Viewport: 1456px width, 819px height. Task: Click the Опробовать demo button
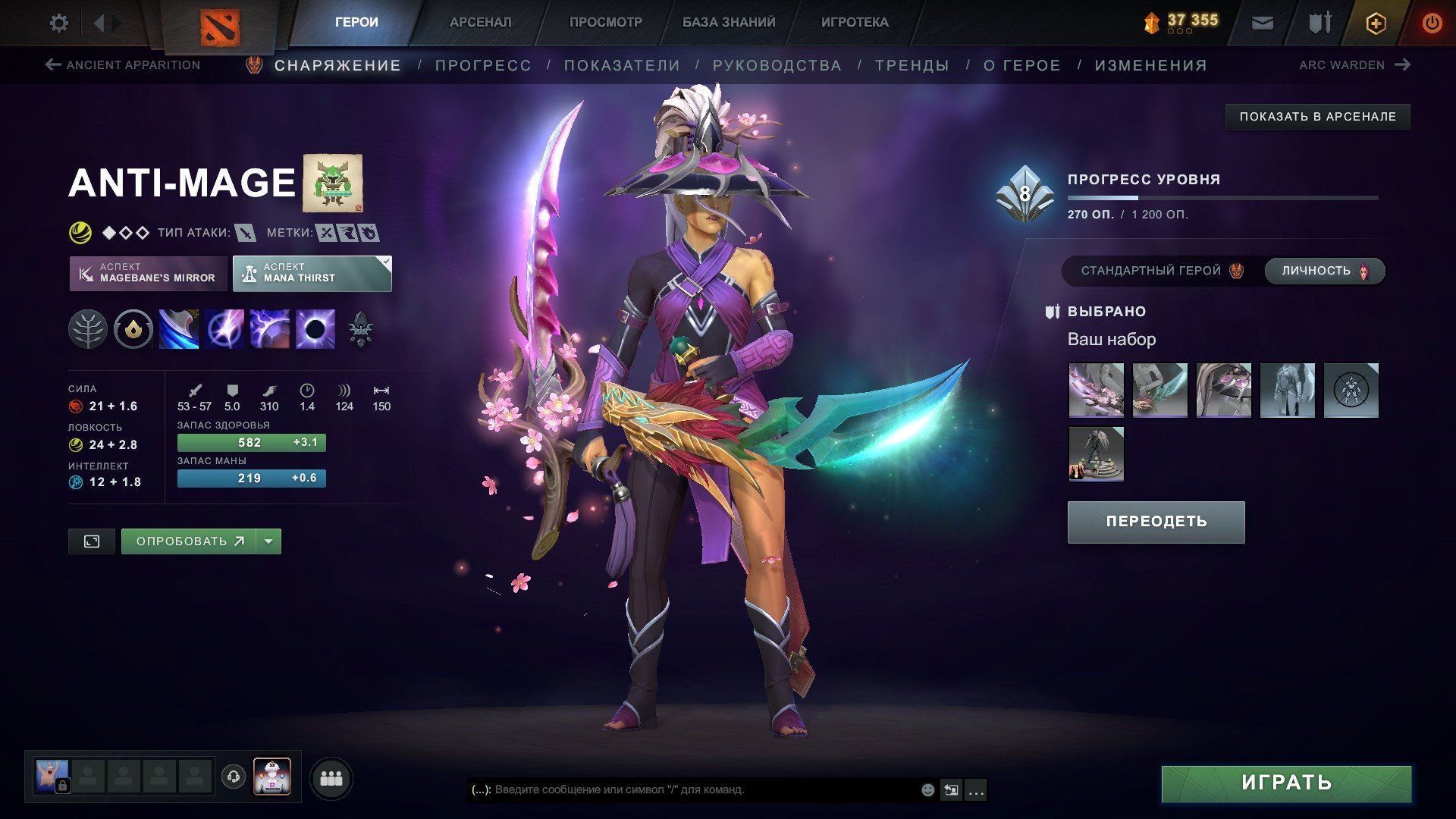pyautogui.click(x=189, y=541)
